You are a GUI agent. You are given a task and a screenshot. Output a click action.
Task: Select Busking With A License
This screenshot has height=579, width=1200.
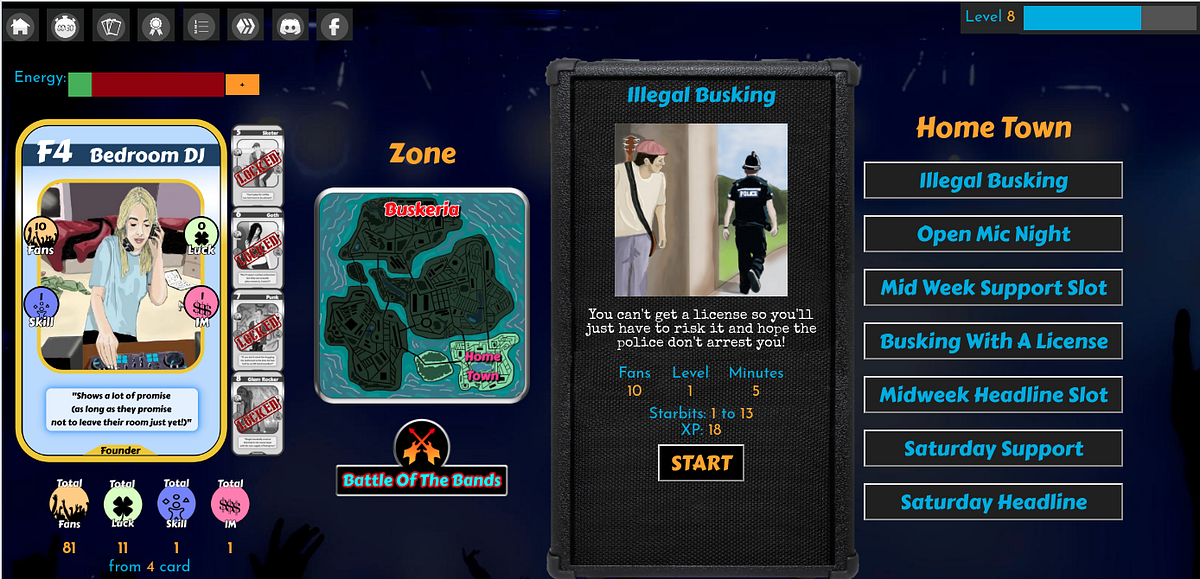[993, 341]
